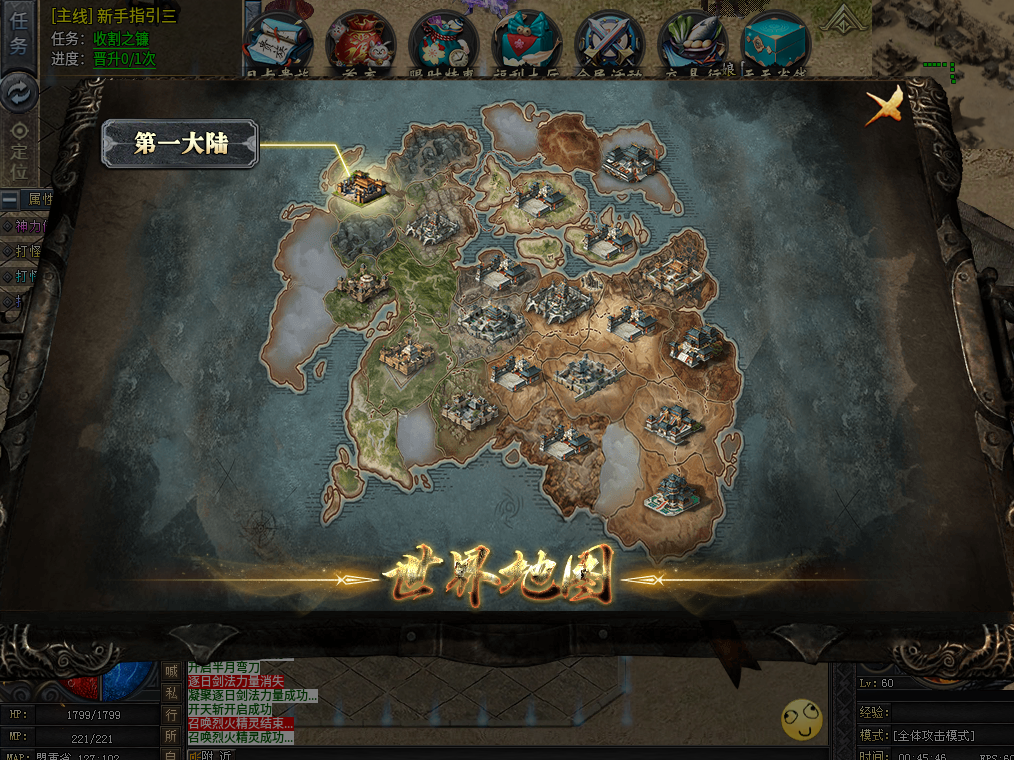1014x760 pixels.
Task: Open the scroll and paper event icon
Action: [279, 42]
